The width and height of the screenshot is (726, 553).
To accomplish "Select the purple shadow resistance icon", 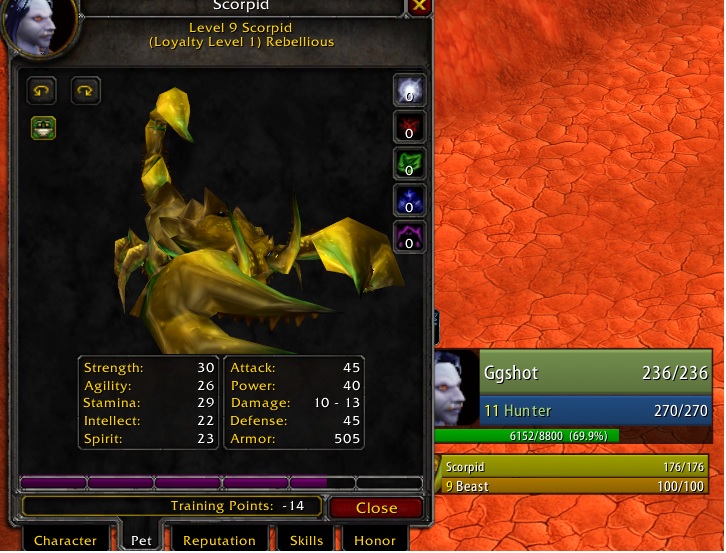I will pos(409,237).
